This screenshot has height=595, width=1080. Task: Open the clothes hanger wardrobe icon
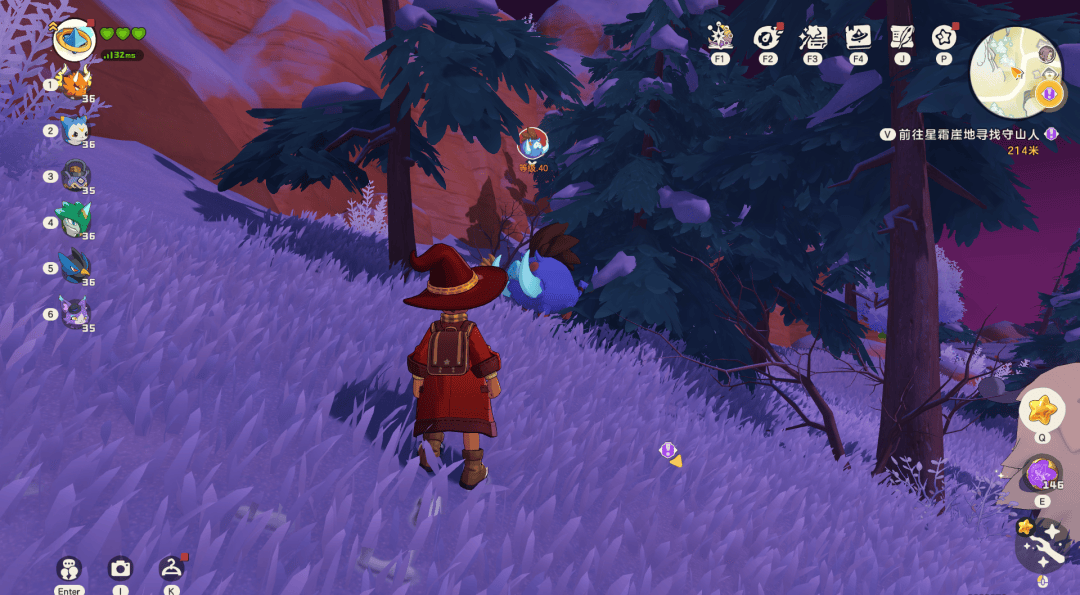[x=171, y=568]
